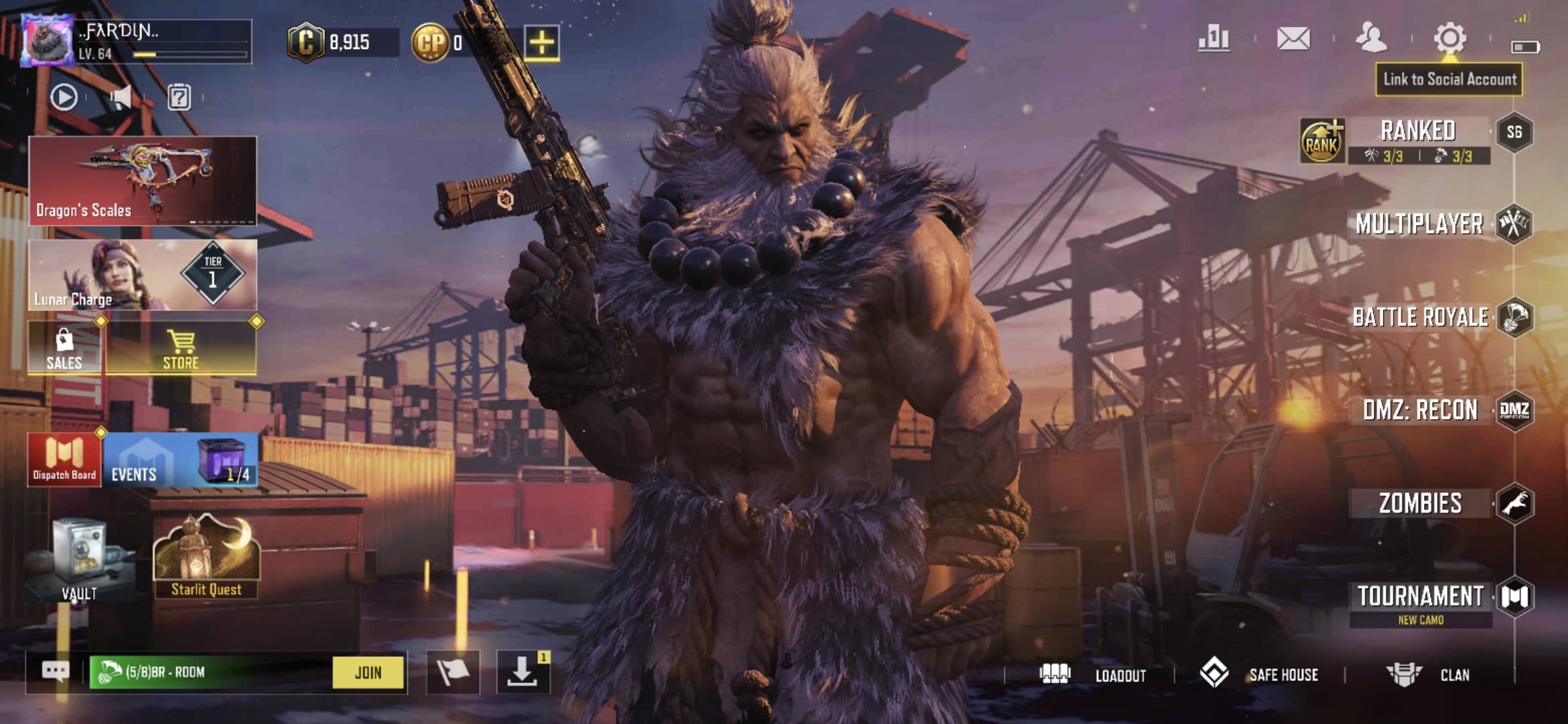Add CP with the yellow plus button

coord(541,43)
